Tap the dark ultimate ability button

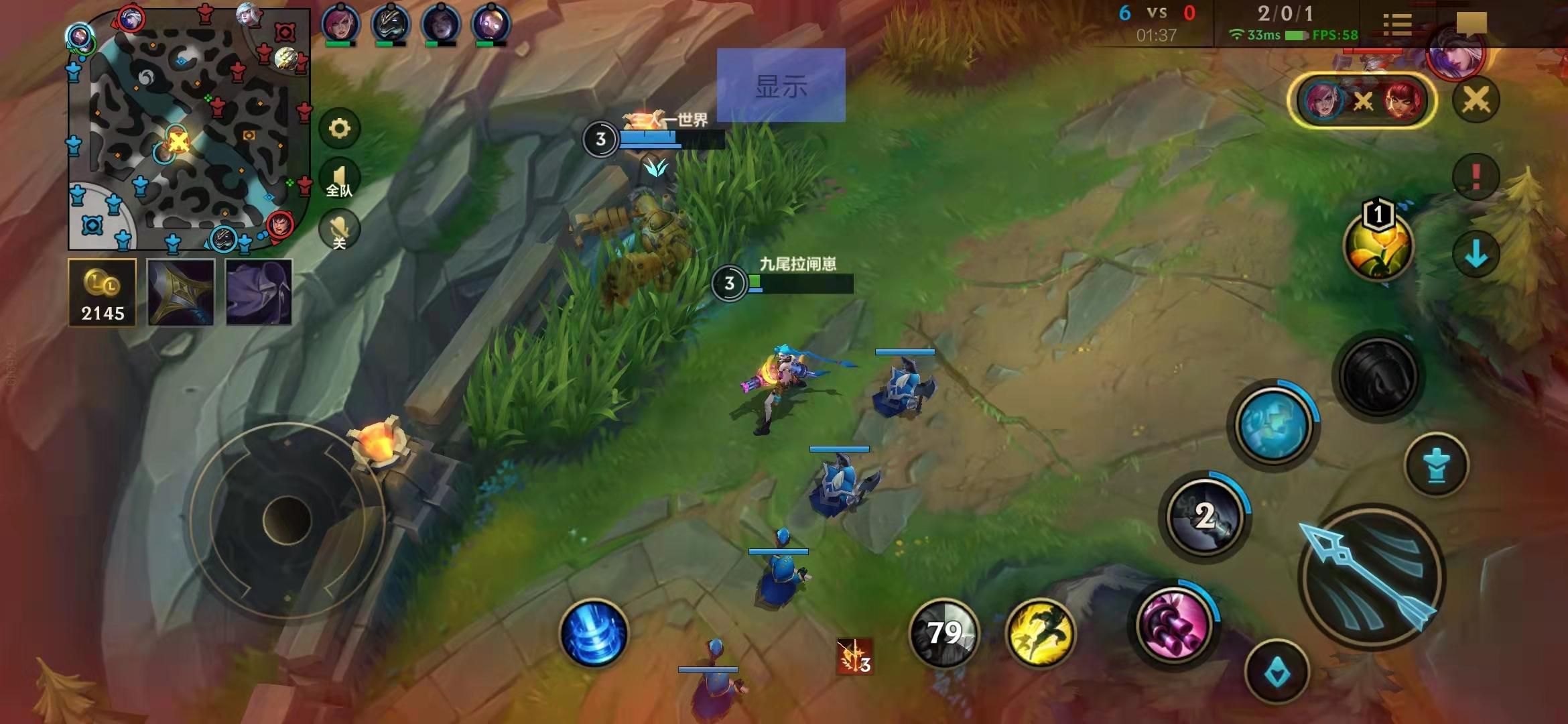click(x=1379, y=375)
